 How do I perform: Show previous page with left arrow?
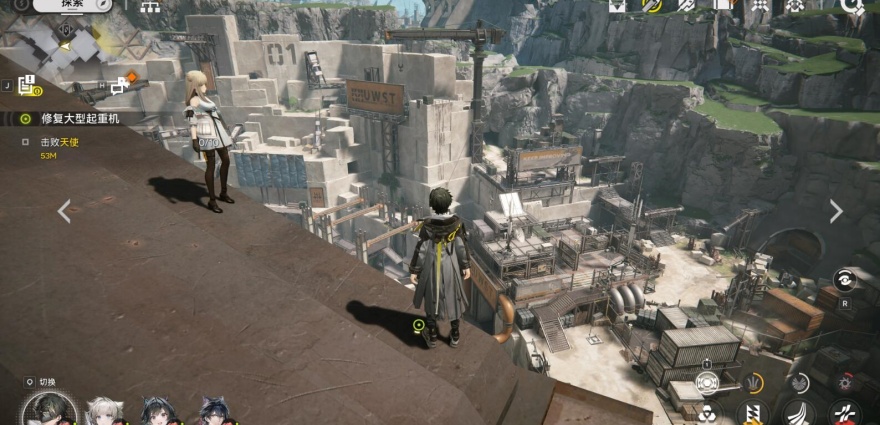pos(64,211)
